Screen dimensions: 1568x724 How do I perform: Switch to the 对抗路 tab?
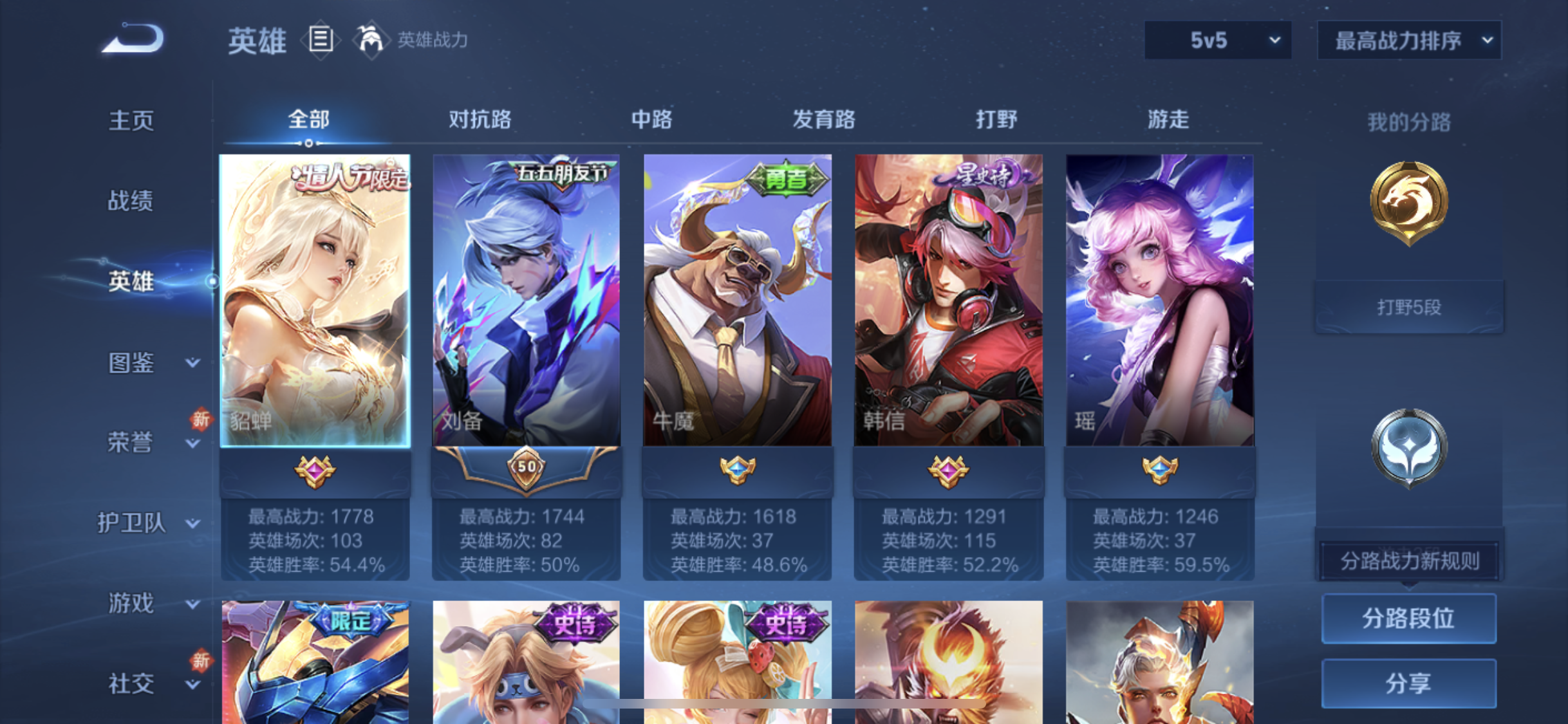[x=480, y=120]
